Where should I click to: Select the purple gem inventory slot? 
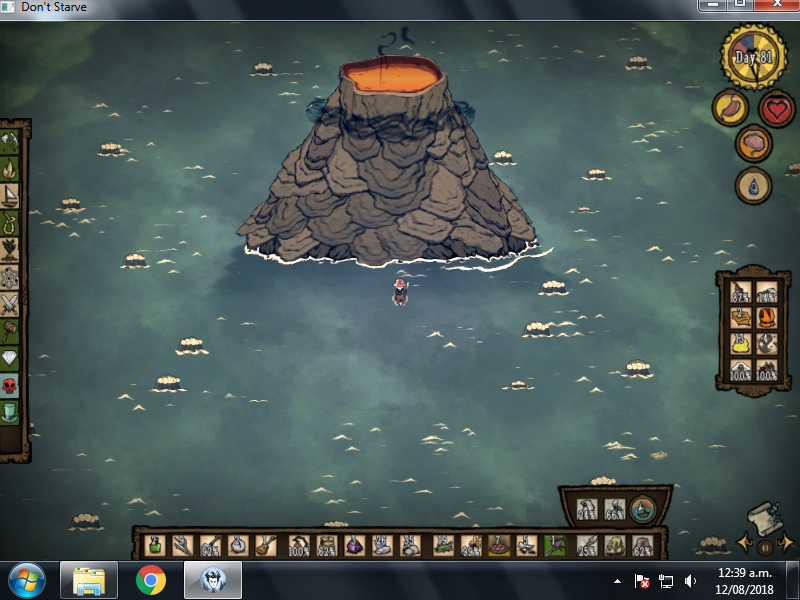coord(355,545)
